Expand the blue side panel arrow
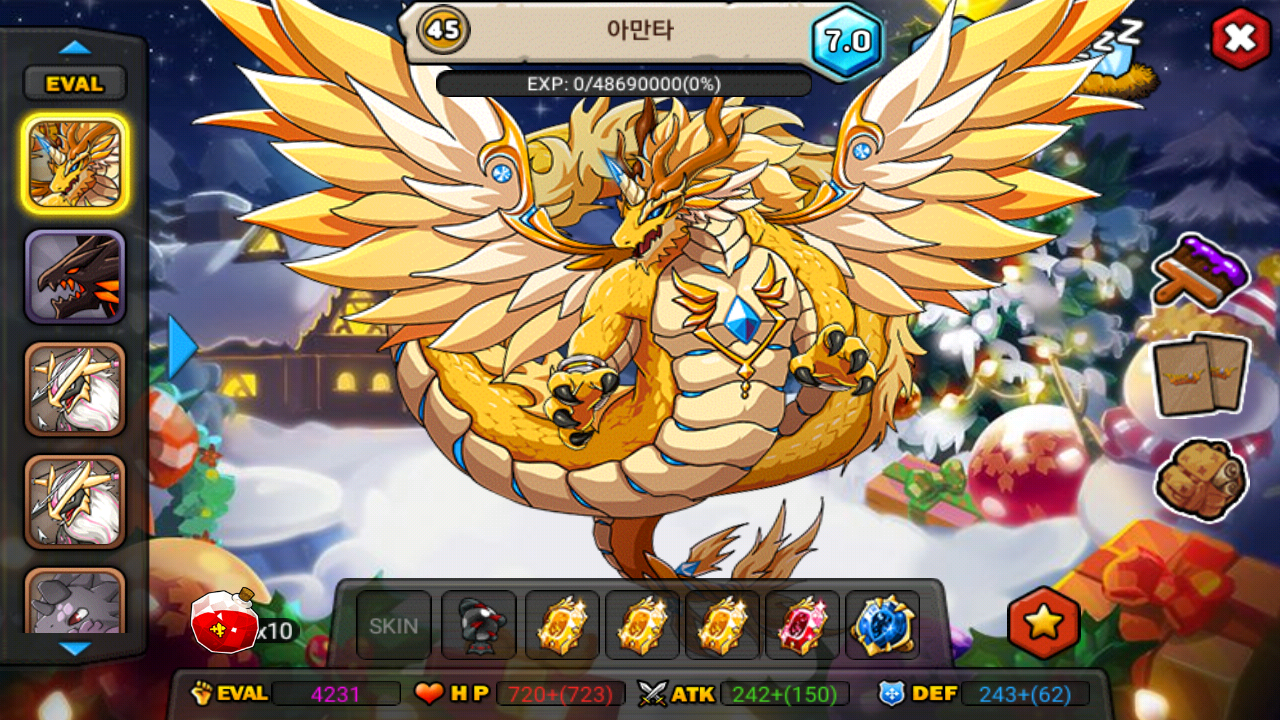Screen dimensions: 1280x720 point(182,348)
